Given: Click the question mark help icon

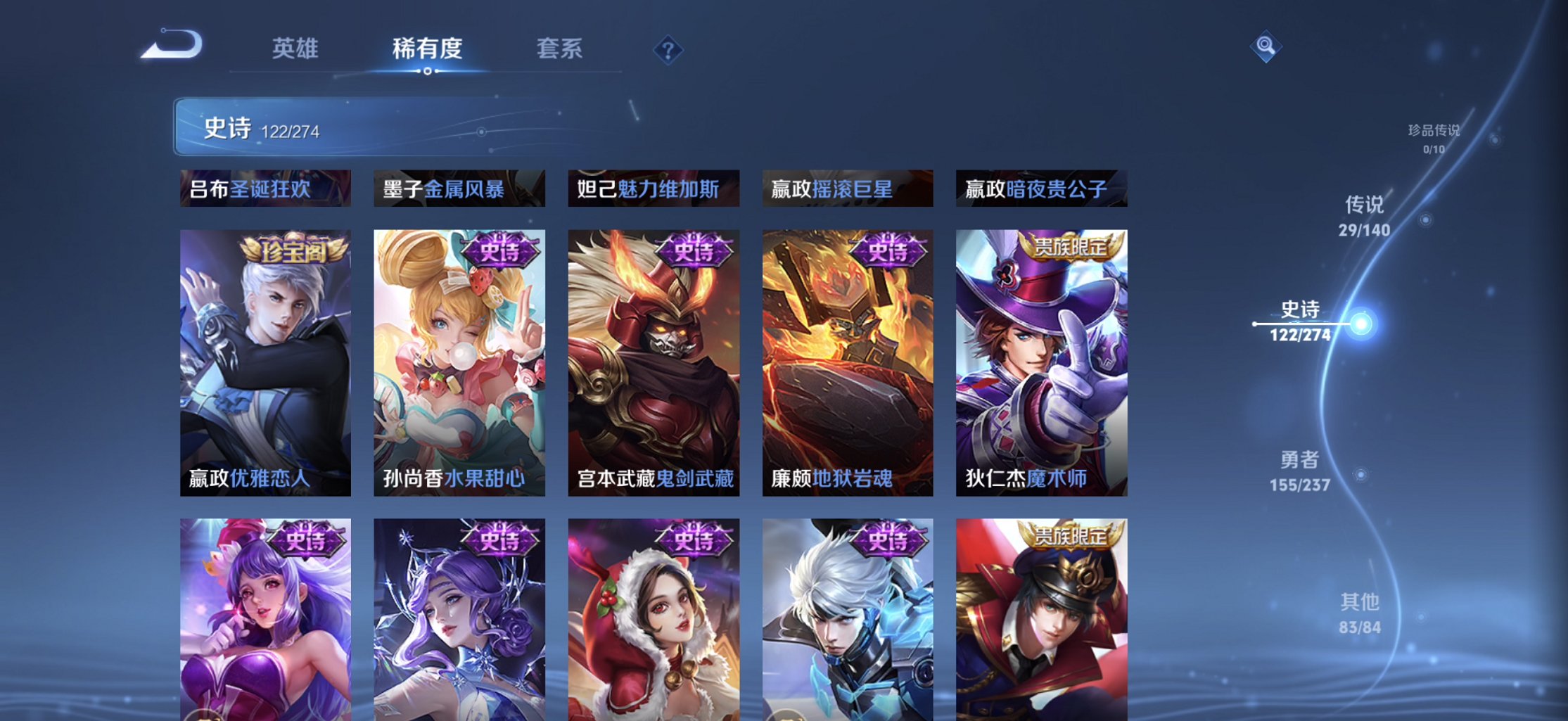Looking at the screenshot, I should [x=668, y=50].
